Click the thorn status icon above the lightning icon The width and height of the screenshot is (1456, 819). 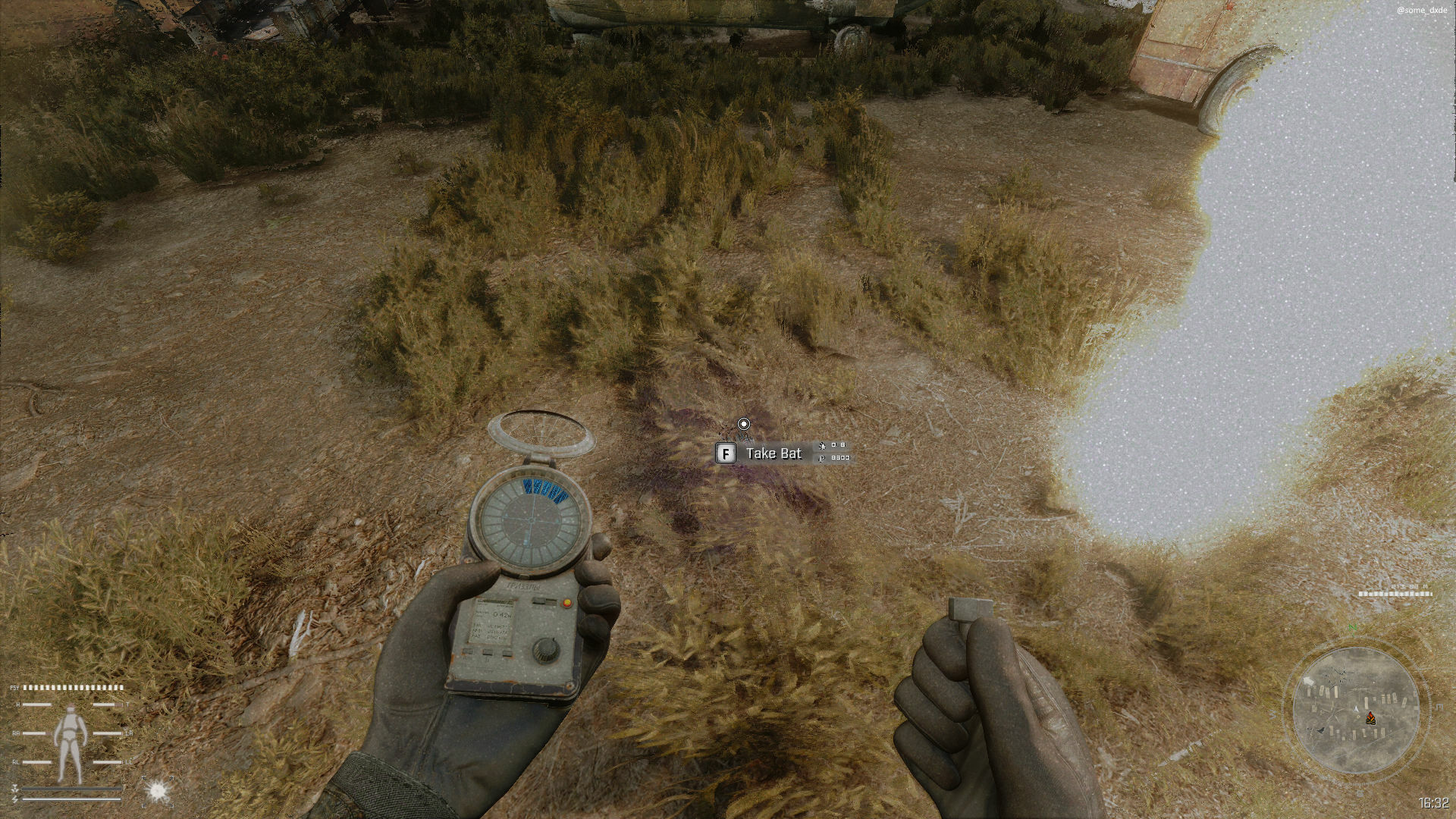15,789
